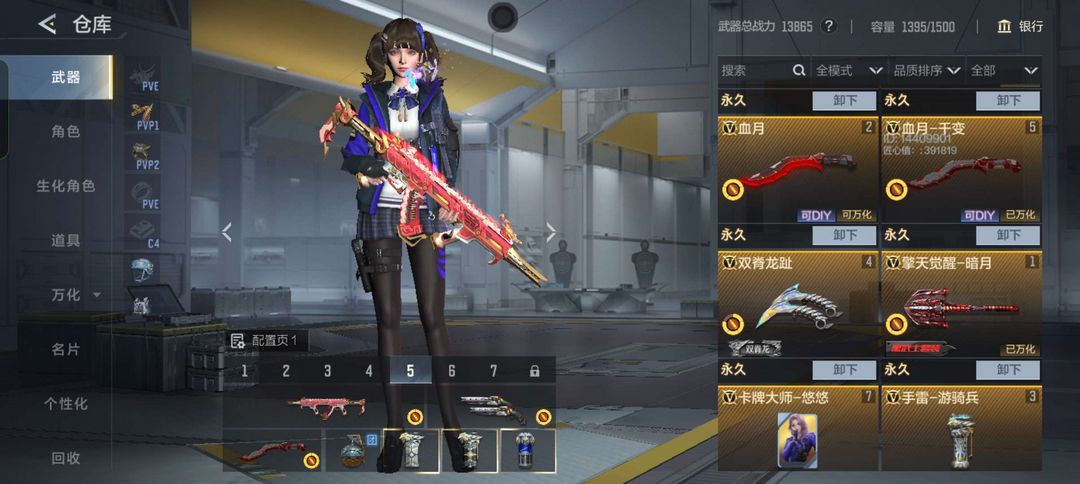
Task: Select the PVP1 weapon set icon
Action: [145, 117]
